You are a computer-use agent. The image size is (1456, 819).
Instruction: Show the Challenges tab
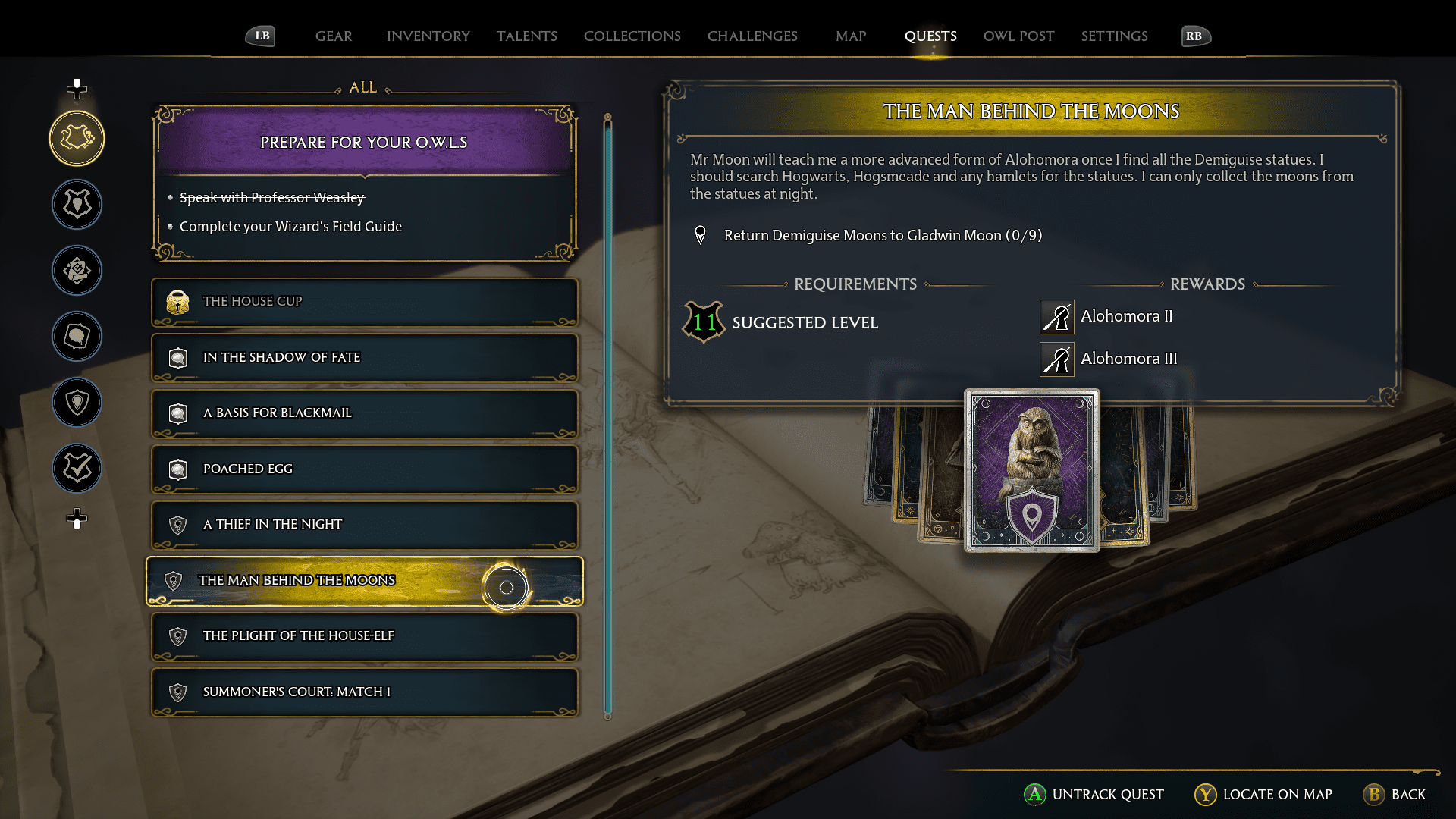coord(752,36)
